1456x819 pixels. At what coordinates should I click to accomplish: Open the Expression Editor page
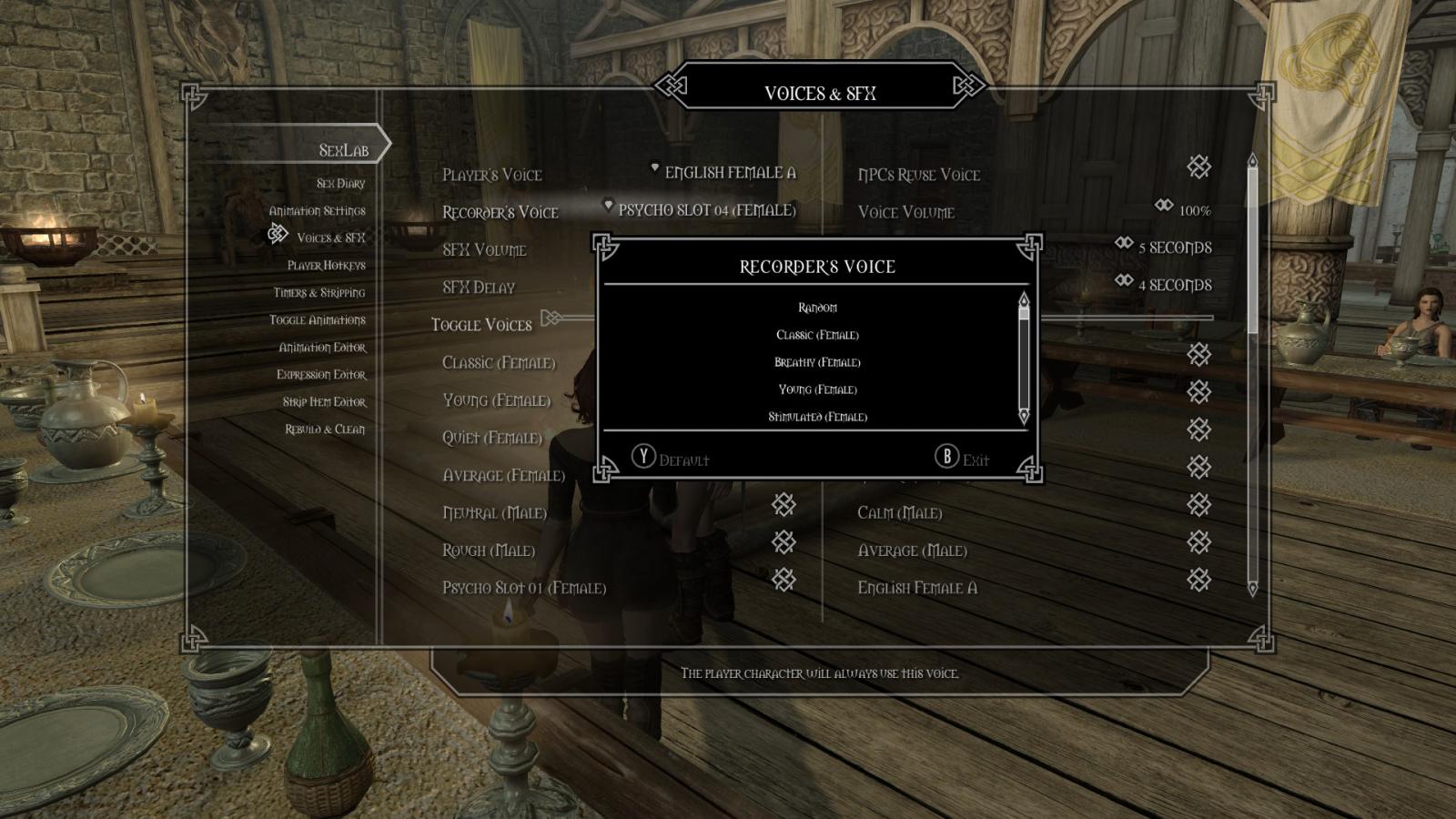tap(320, 375)
